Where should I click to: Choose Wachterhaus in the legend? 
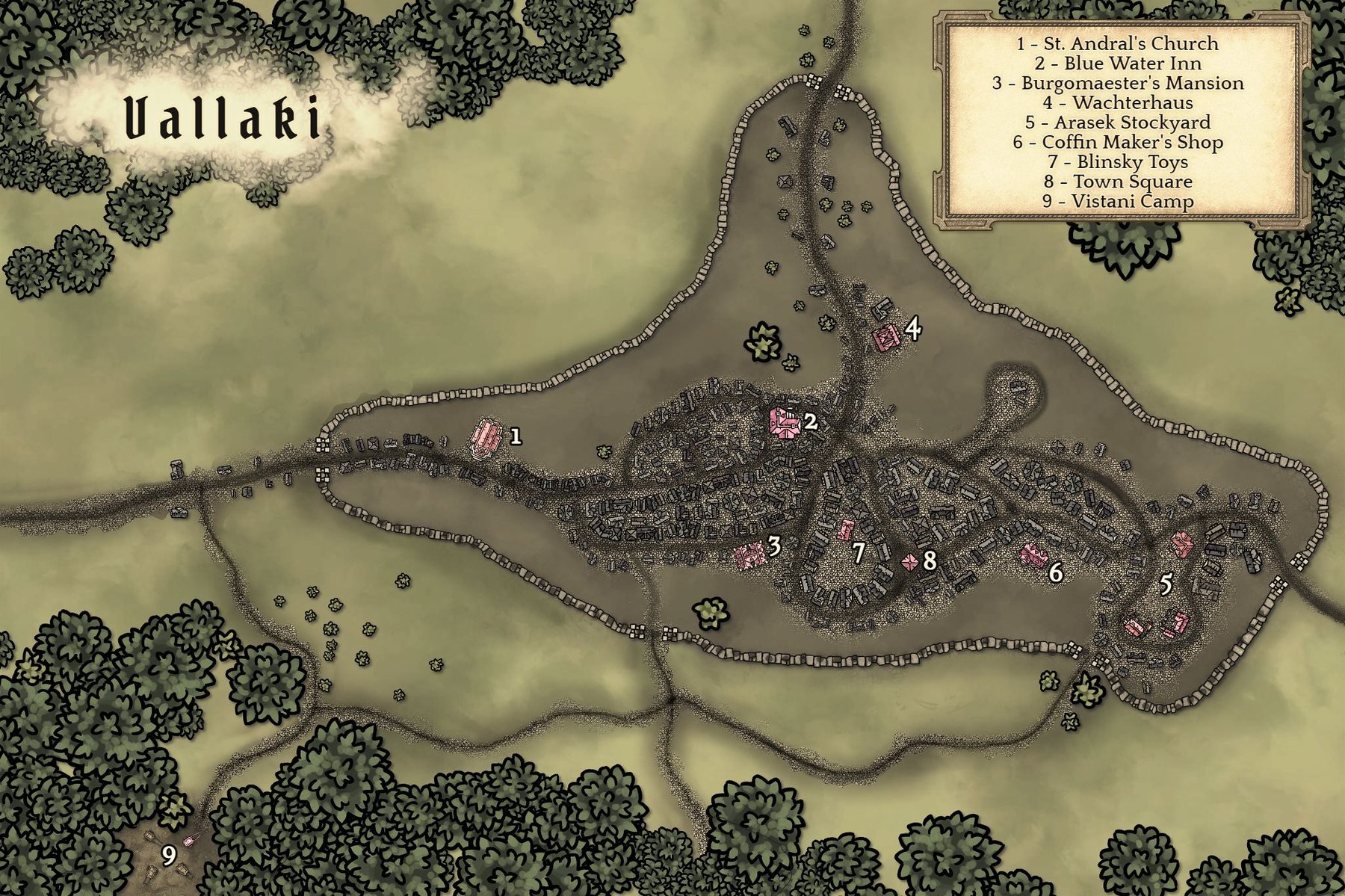pos(1117,103)
